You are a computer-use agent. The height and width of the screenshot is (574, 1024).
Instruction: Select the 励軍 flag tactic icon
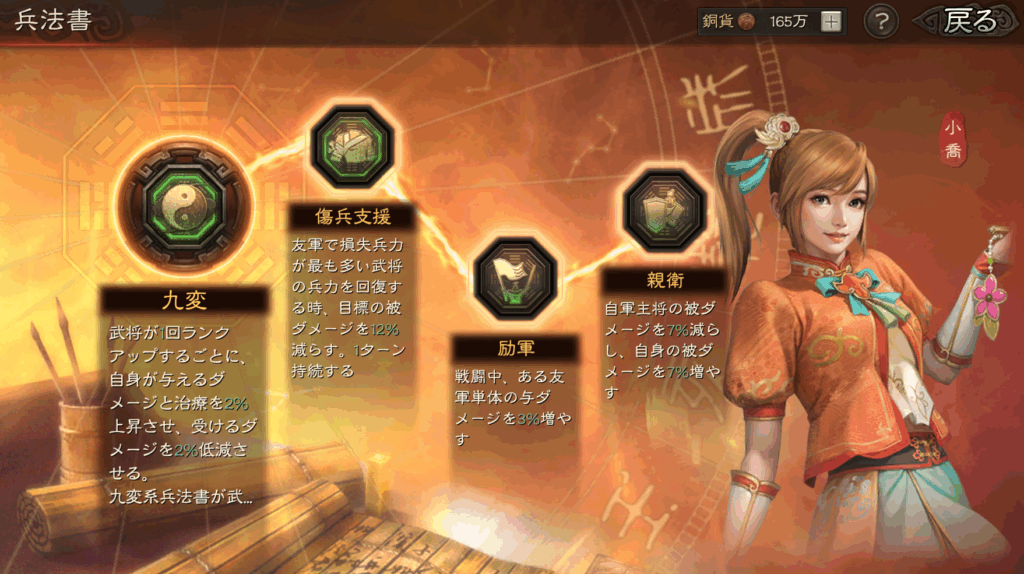coord(515,278)
